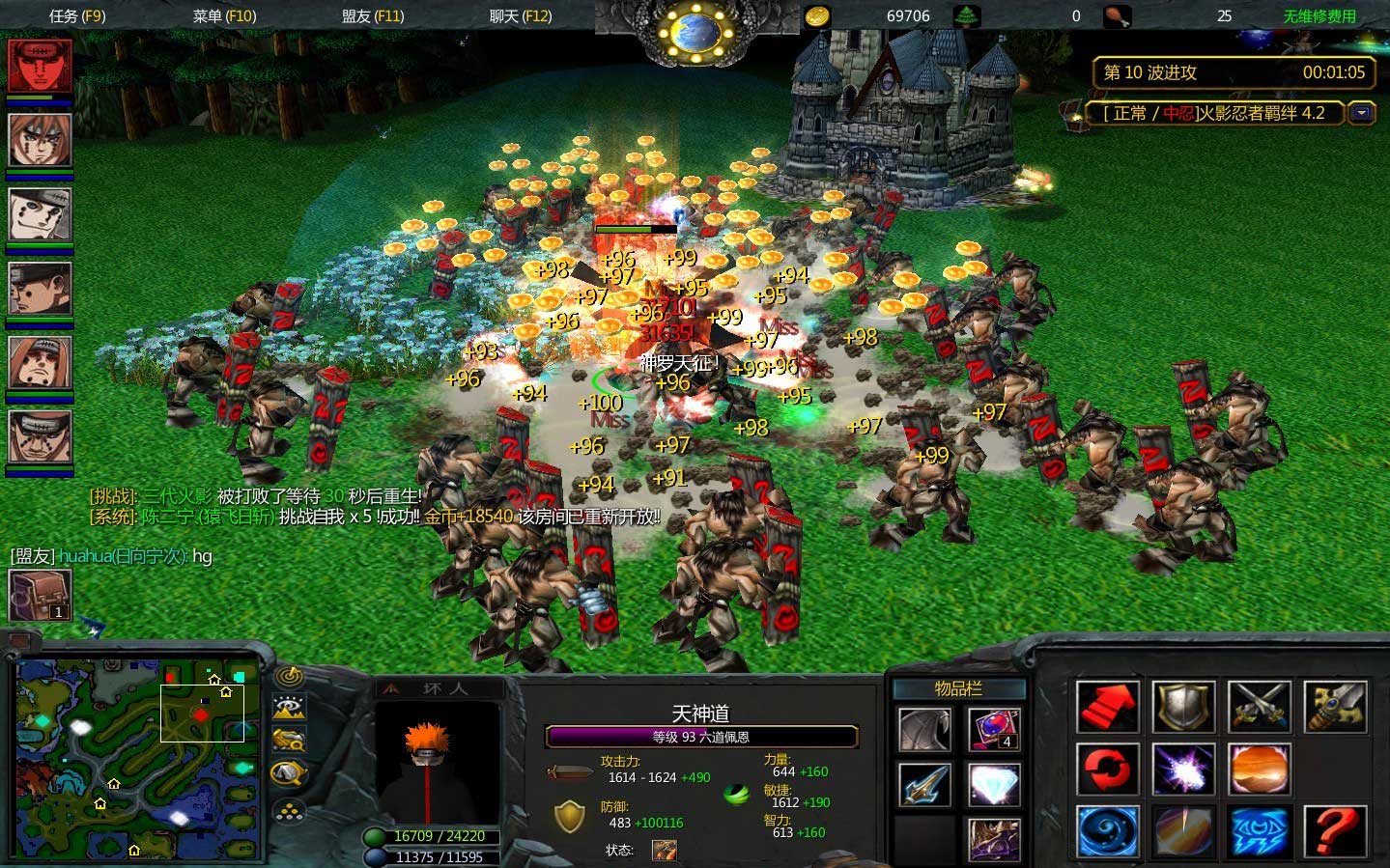
Task: Open the 聊天 (F12) chat log
Action: (521, 15)
